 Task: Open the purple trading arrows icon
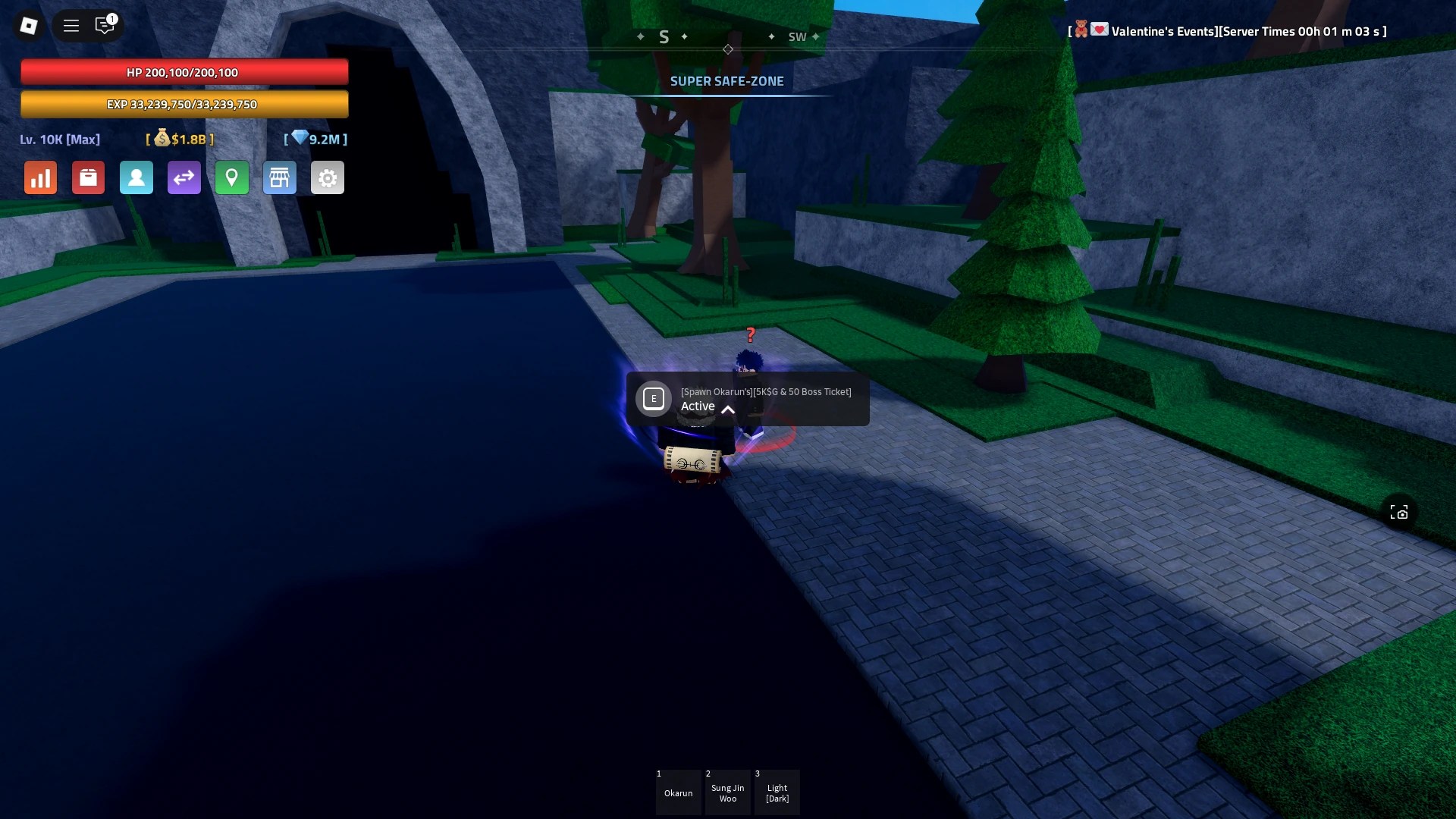[184, 177]
